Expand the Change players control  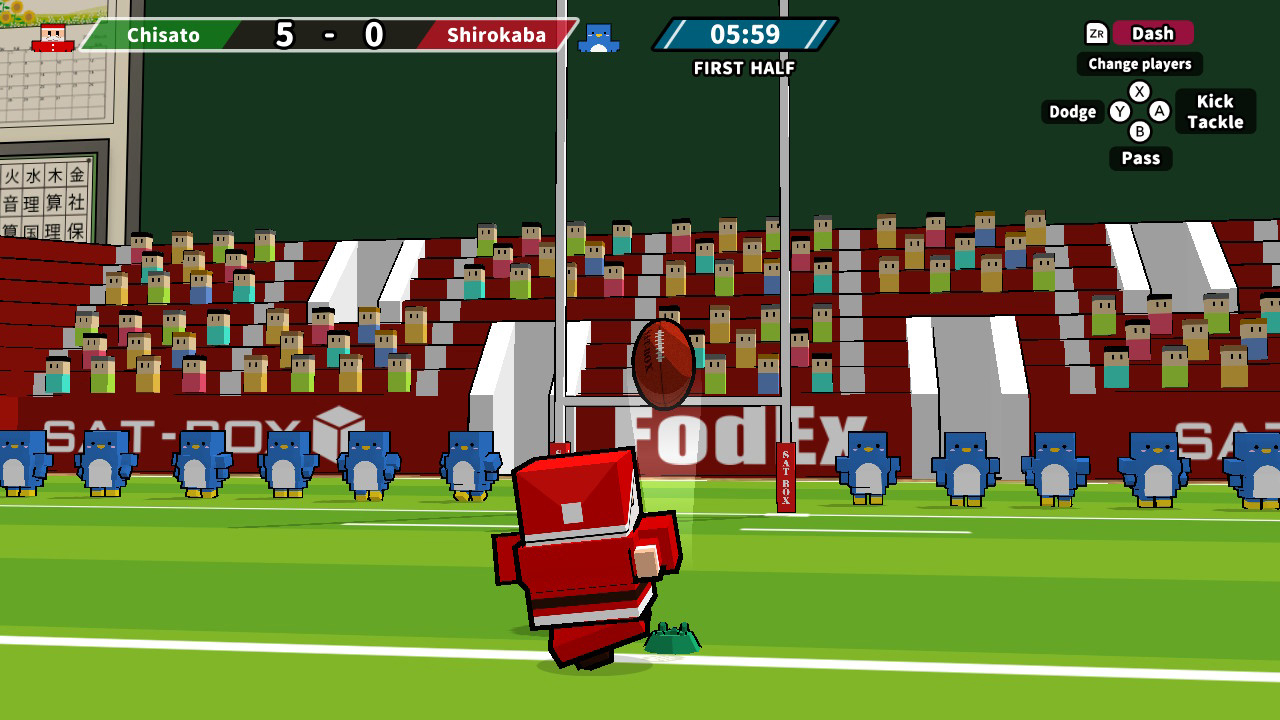pos(1139,63)
